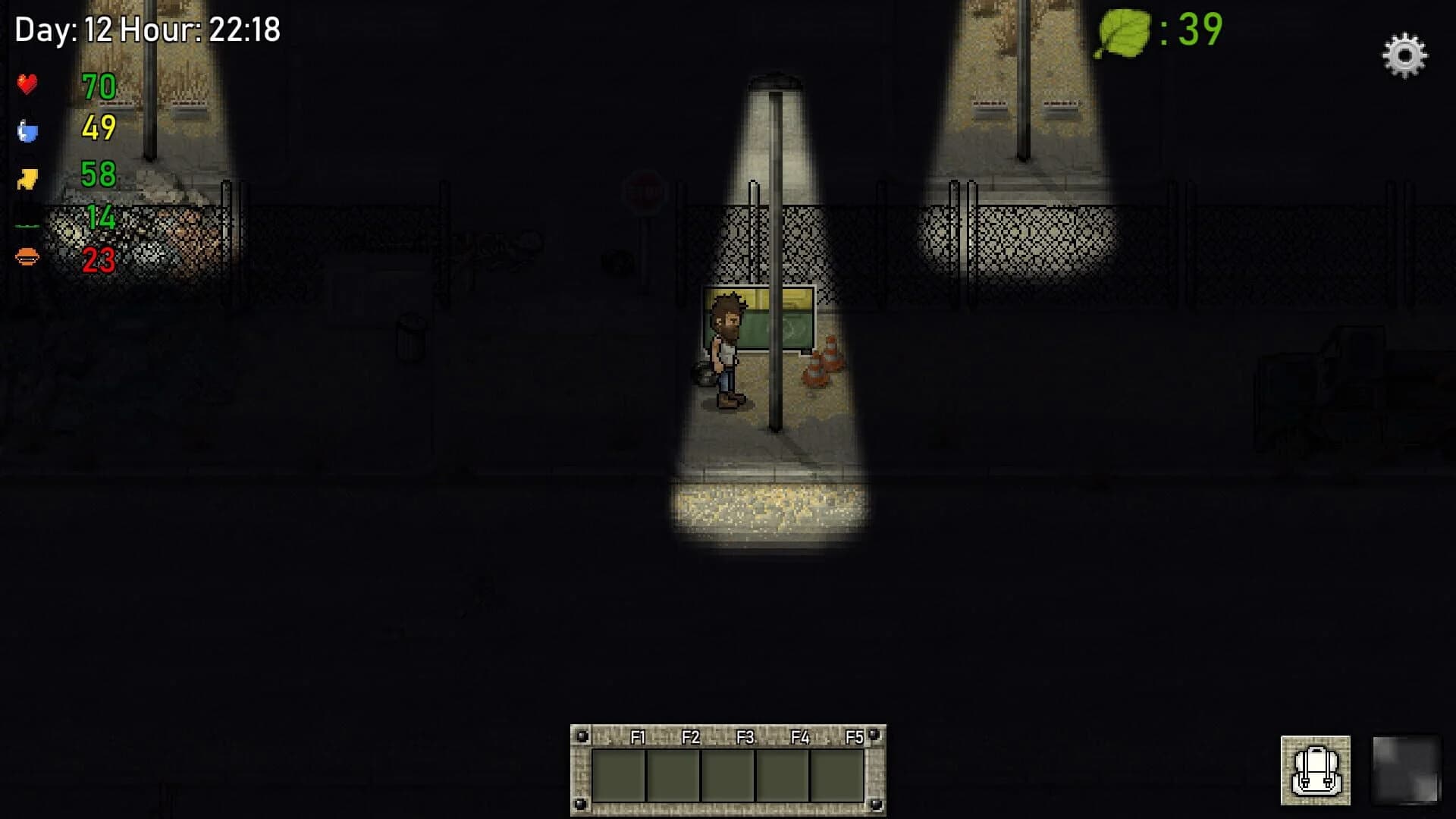
Task: Click the health value showing 70
Action: [98, 86]
